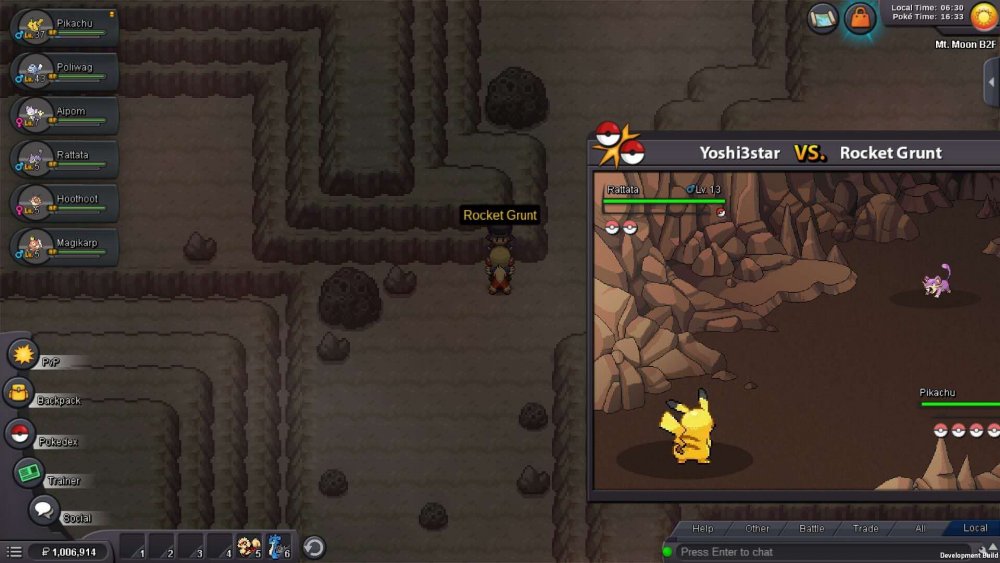Click the chat input box
Image resolution: width=1000 pixels, height=563 pixels.
point(800,552)
